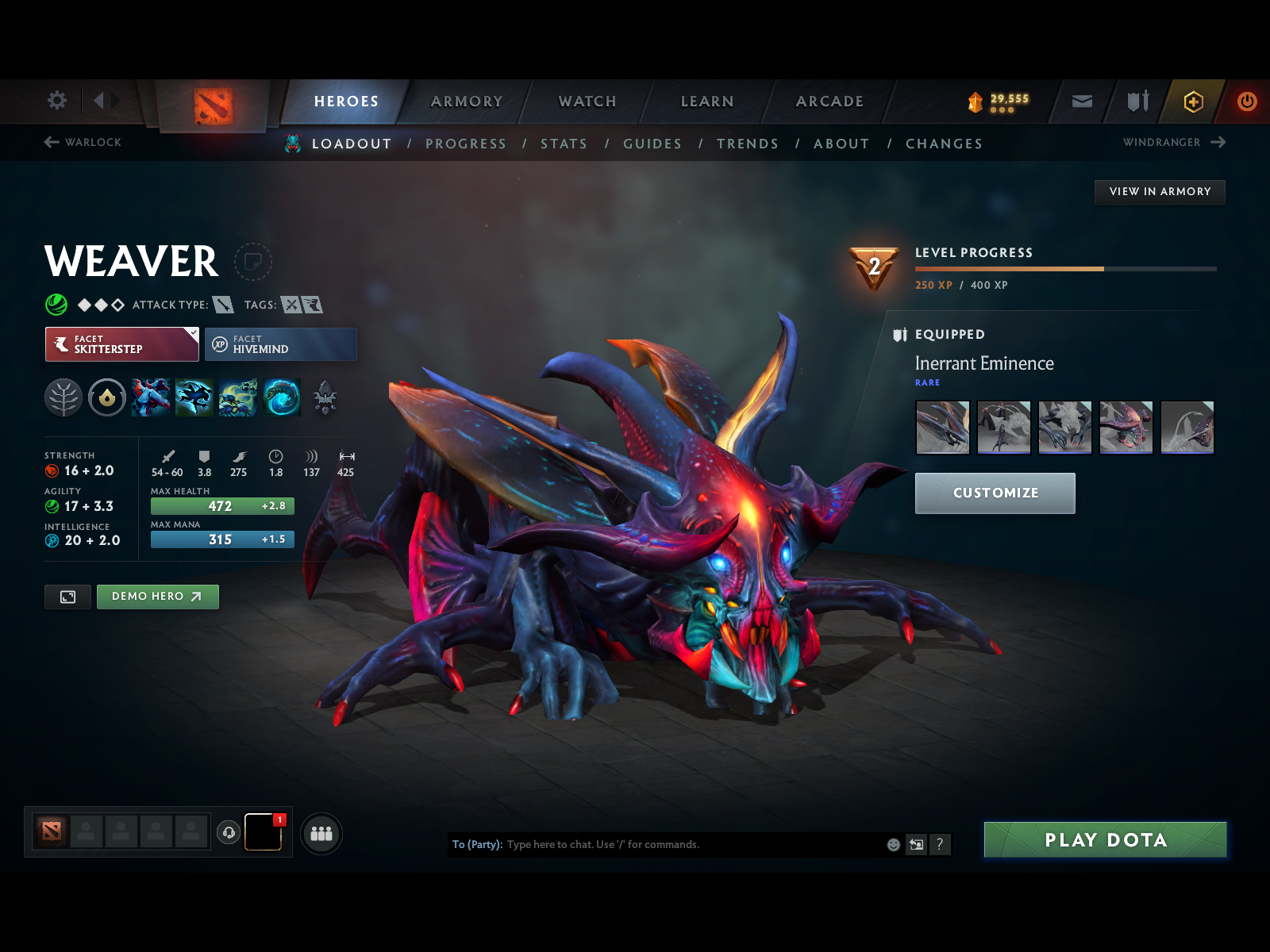Expand the party invite group finder icon
The width and height of the screenshot is (1270, 952).
[x=321, y=834]
